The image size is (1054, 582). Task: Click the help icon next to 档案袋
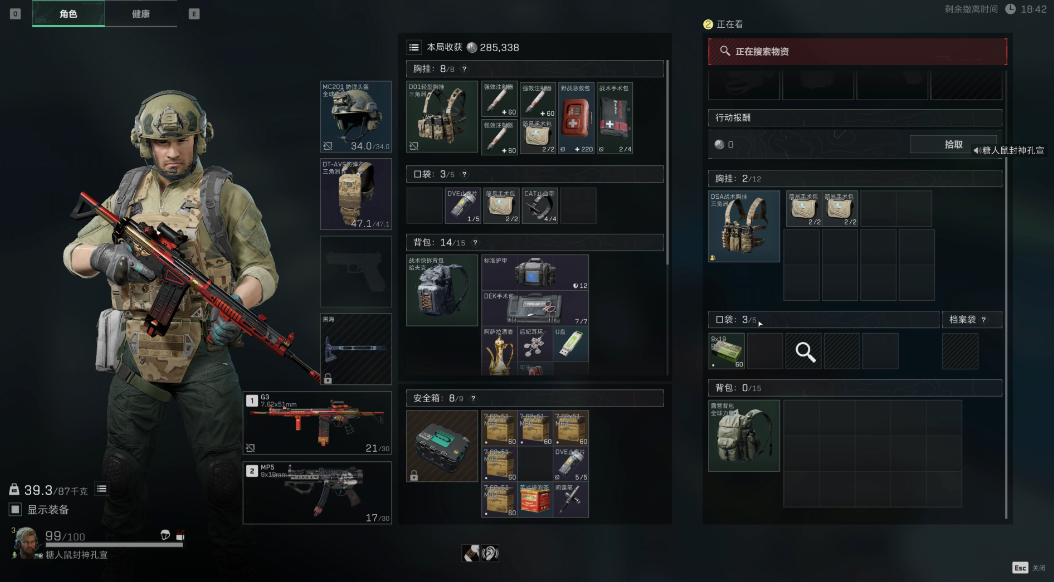[984, 320]
